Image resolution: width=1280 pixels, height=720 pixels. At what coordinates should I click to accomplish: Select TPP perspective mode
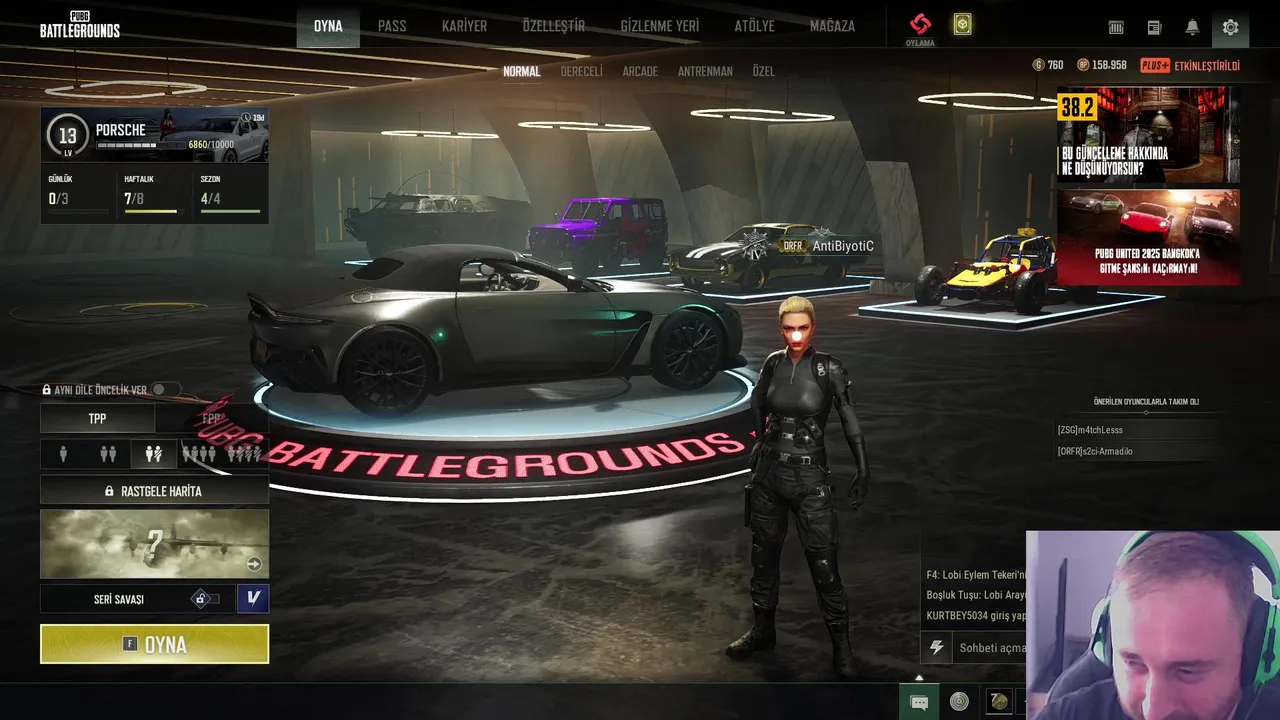point(97,419)
